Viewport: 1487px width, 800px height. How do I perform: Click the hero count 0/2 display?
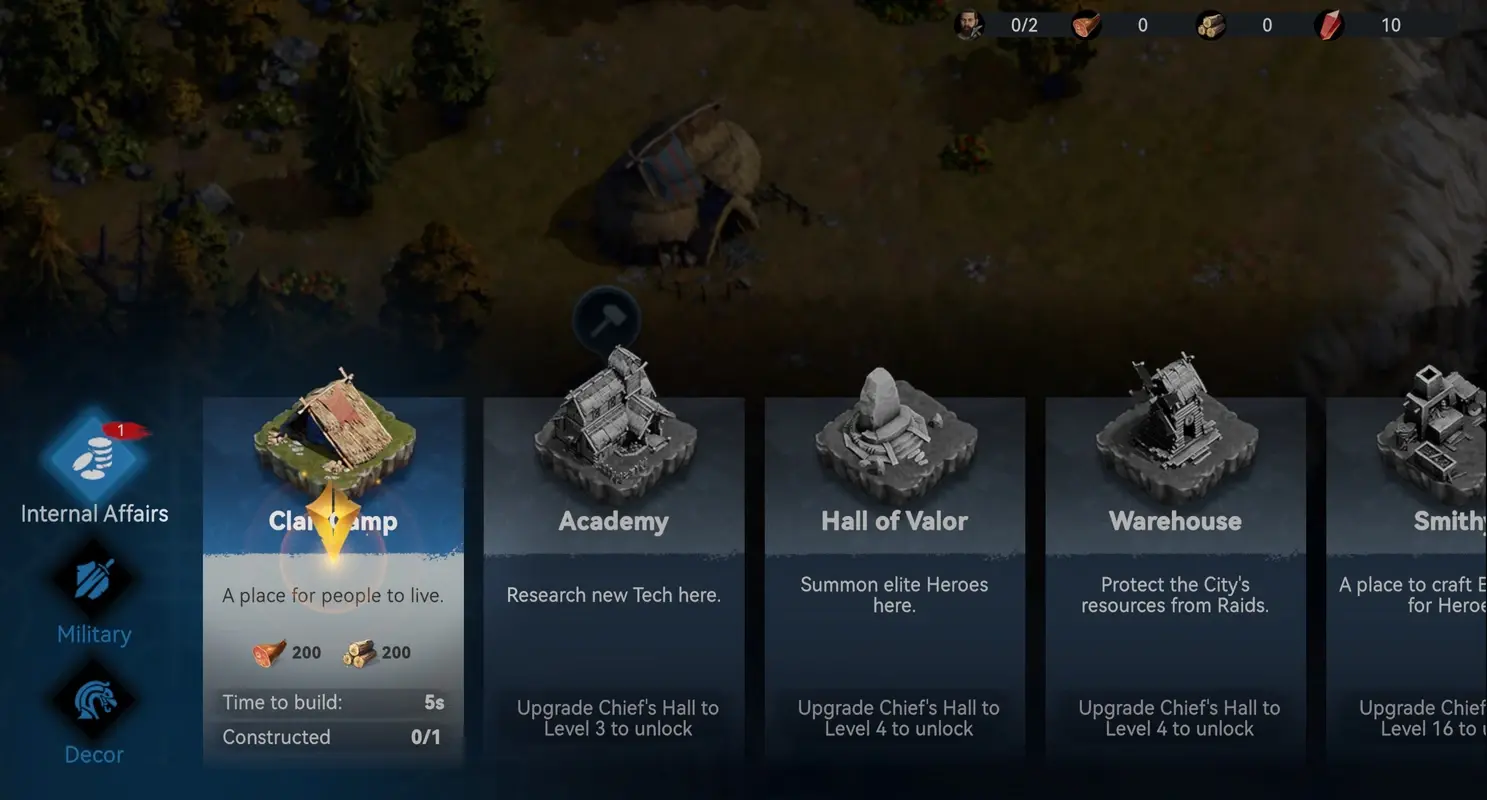(1023, 25)
